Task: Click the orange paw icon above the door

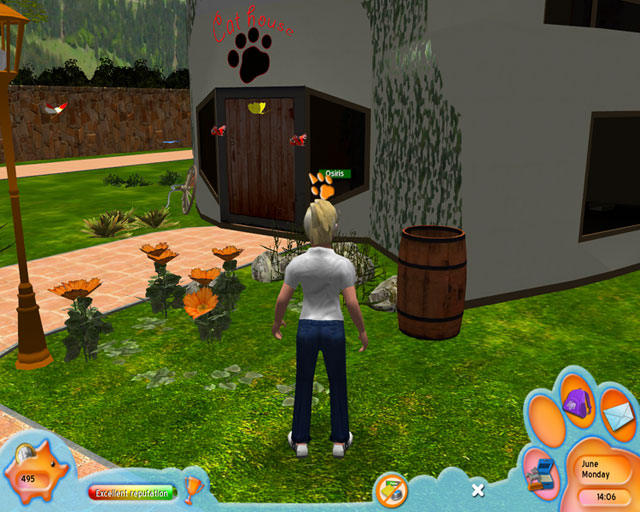Action: tap(322, 185)
